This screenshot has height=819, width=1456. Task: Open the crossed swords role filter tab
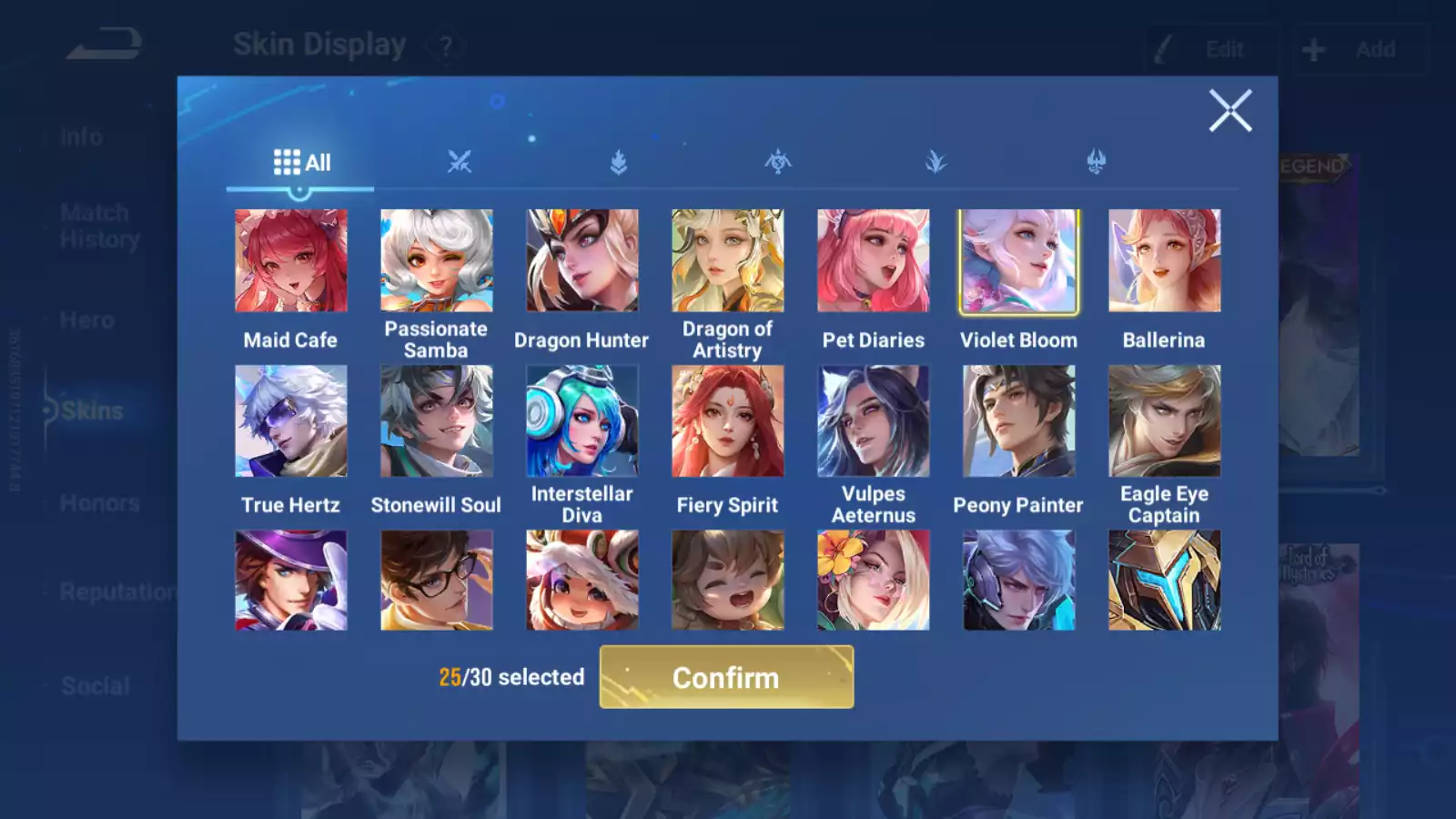click(460, 163)
